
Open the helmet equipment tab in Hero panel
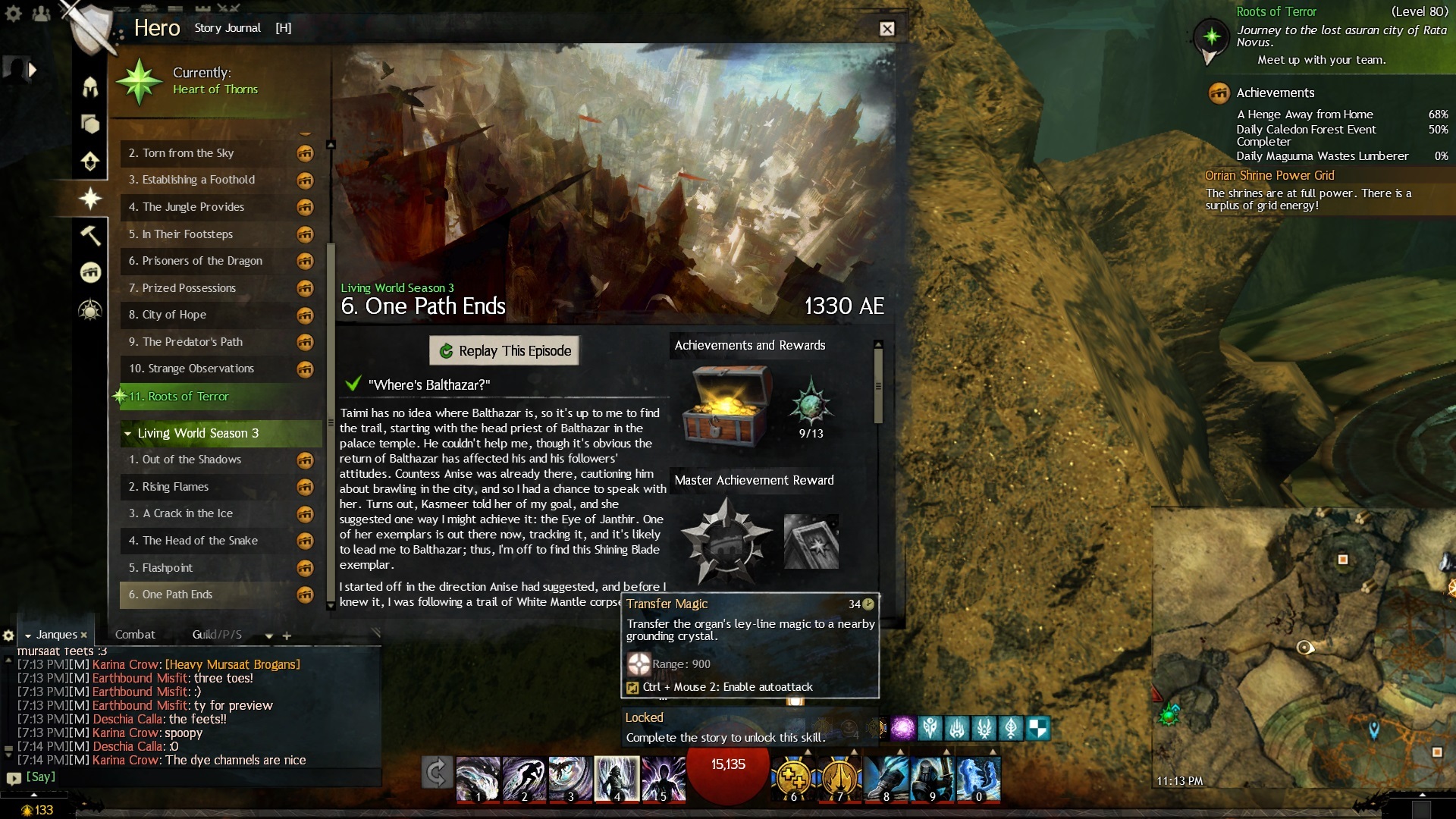point(90,86)
